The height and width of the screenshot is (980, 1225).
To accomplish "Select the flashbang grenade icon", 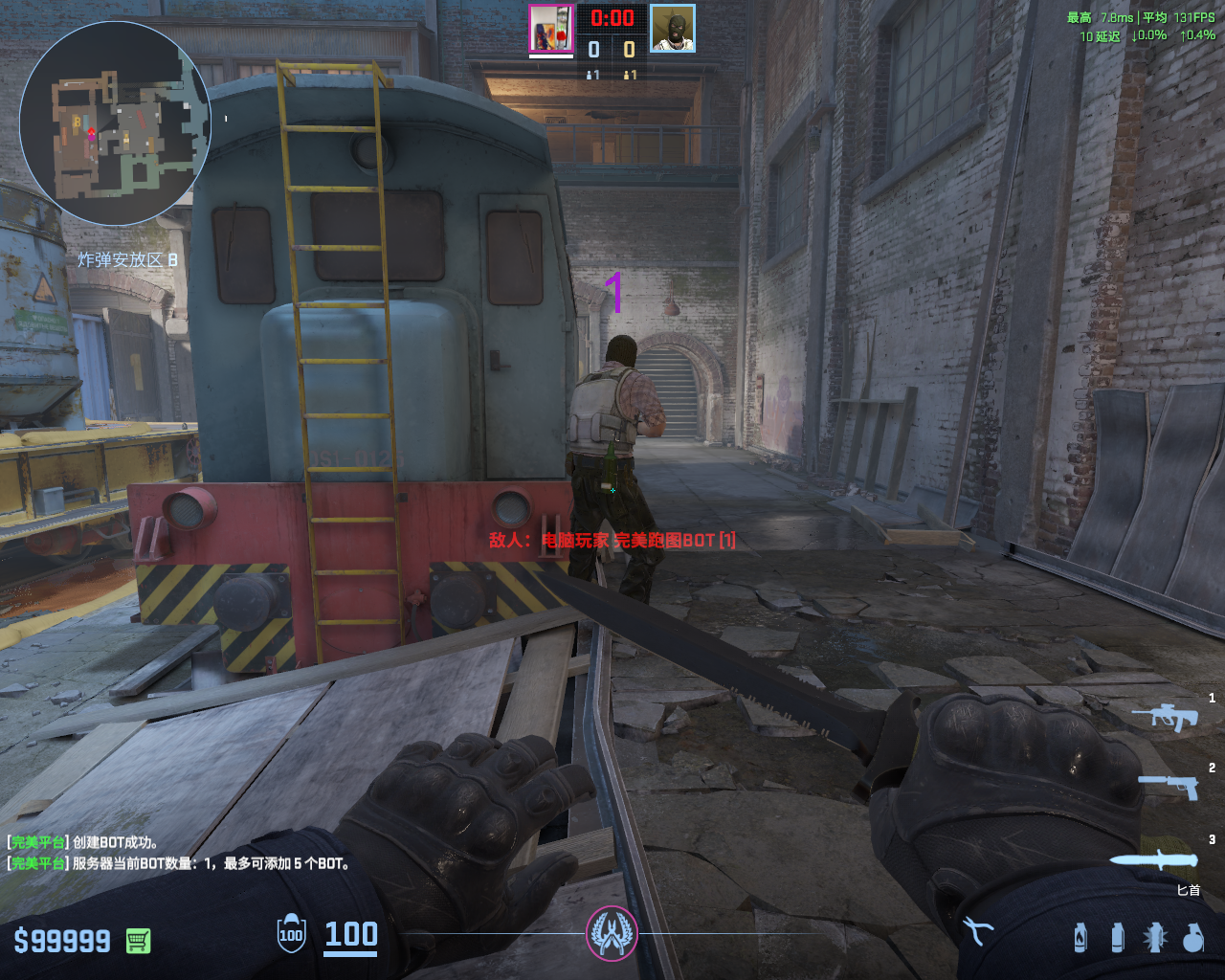I will [x=1155, y=937].
